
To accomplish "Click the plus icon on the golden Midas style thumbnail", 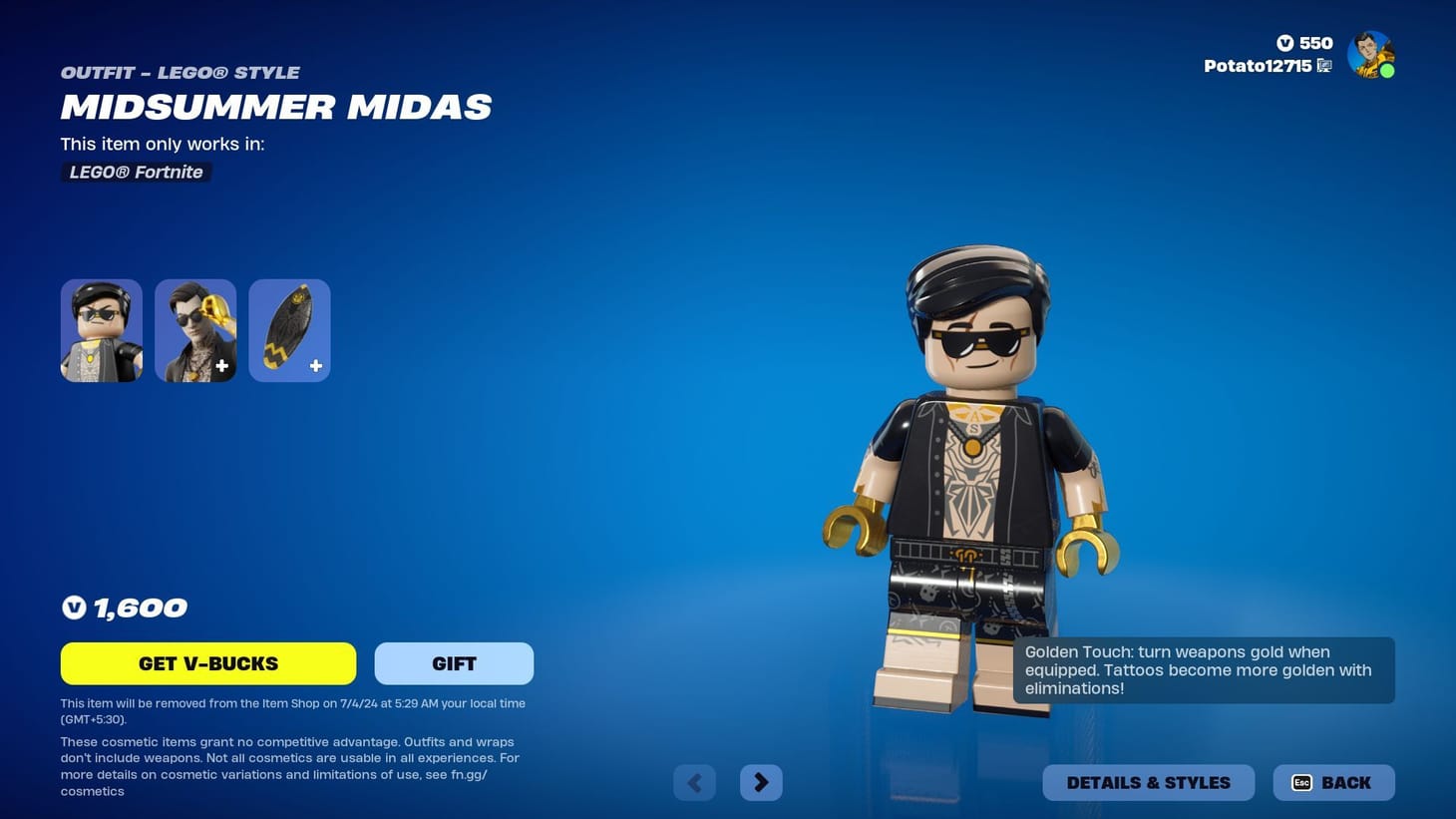I will coord(221,366).
